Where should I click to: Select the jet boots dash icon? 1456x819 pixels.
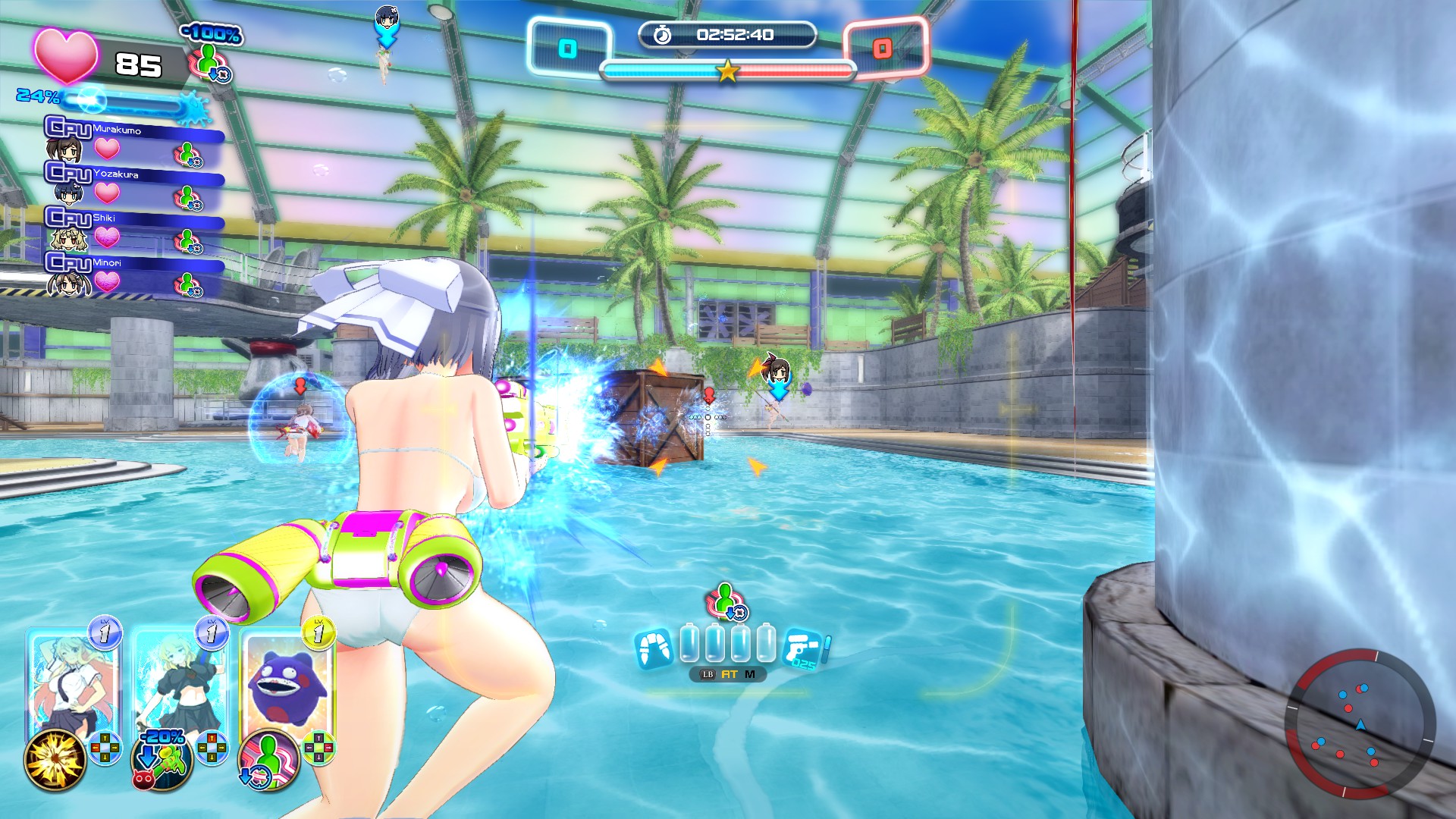[x=654, y=648]
